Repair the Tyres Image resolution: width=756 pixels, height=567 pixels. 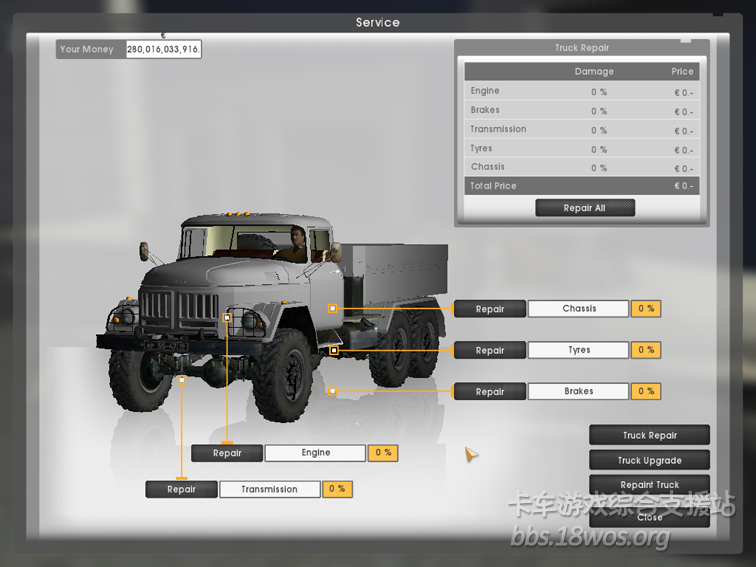pos(490,351)
